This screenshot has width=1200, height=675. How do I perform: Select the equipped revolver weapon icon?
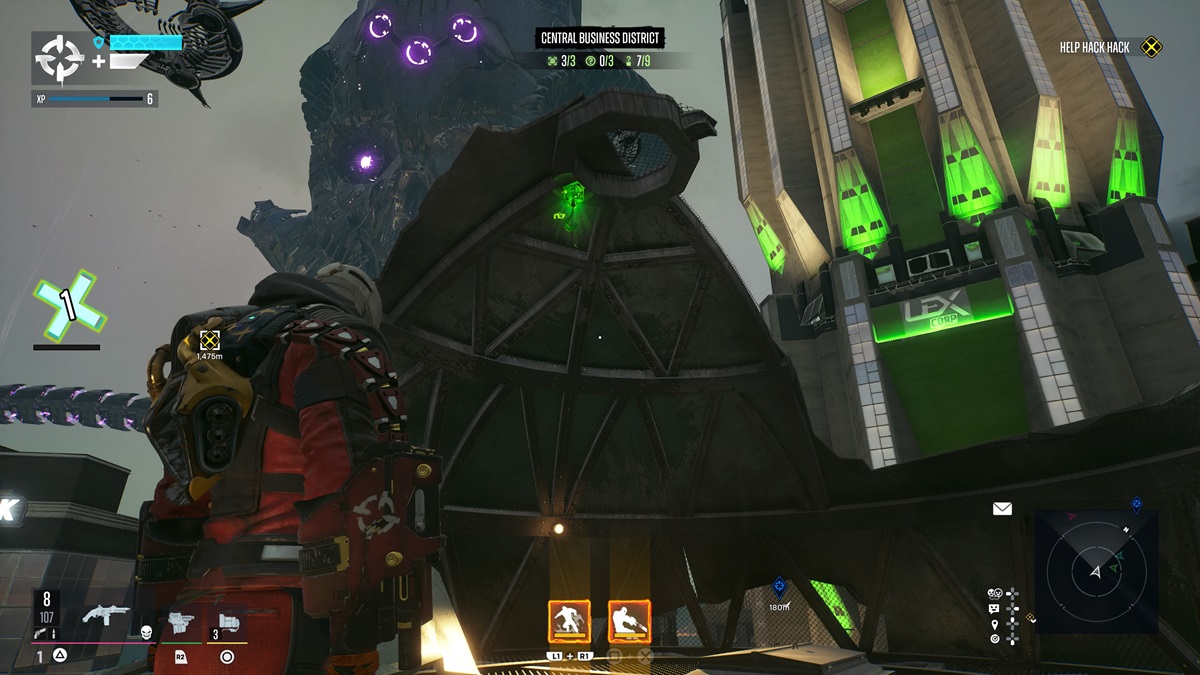click(x=106, y=614)
